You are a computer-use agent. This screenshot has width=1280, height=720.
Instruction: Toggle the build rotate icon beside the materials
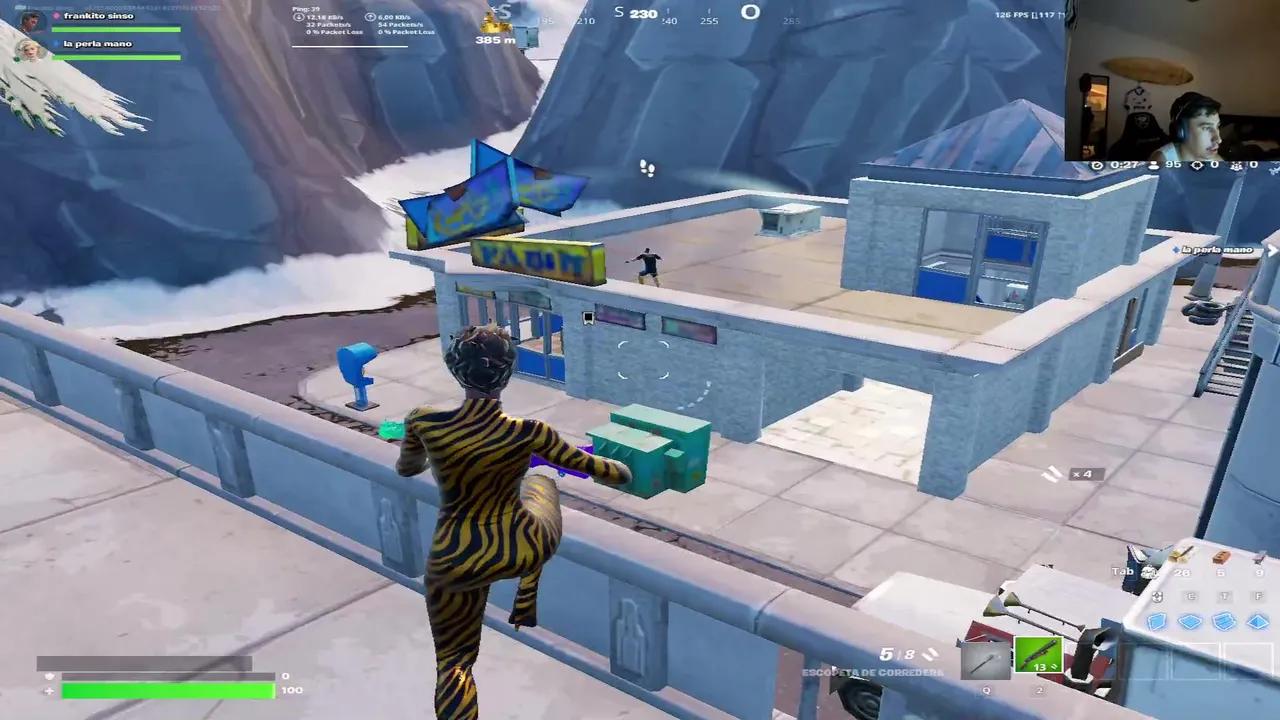pyautogui.click(x=1157, y=597)
